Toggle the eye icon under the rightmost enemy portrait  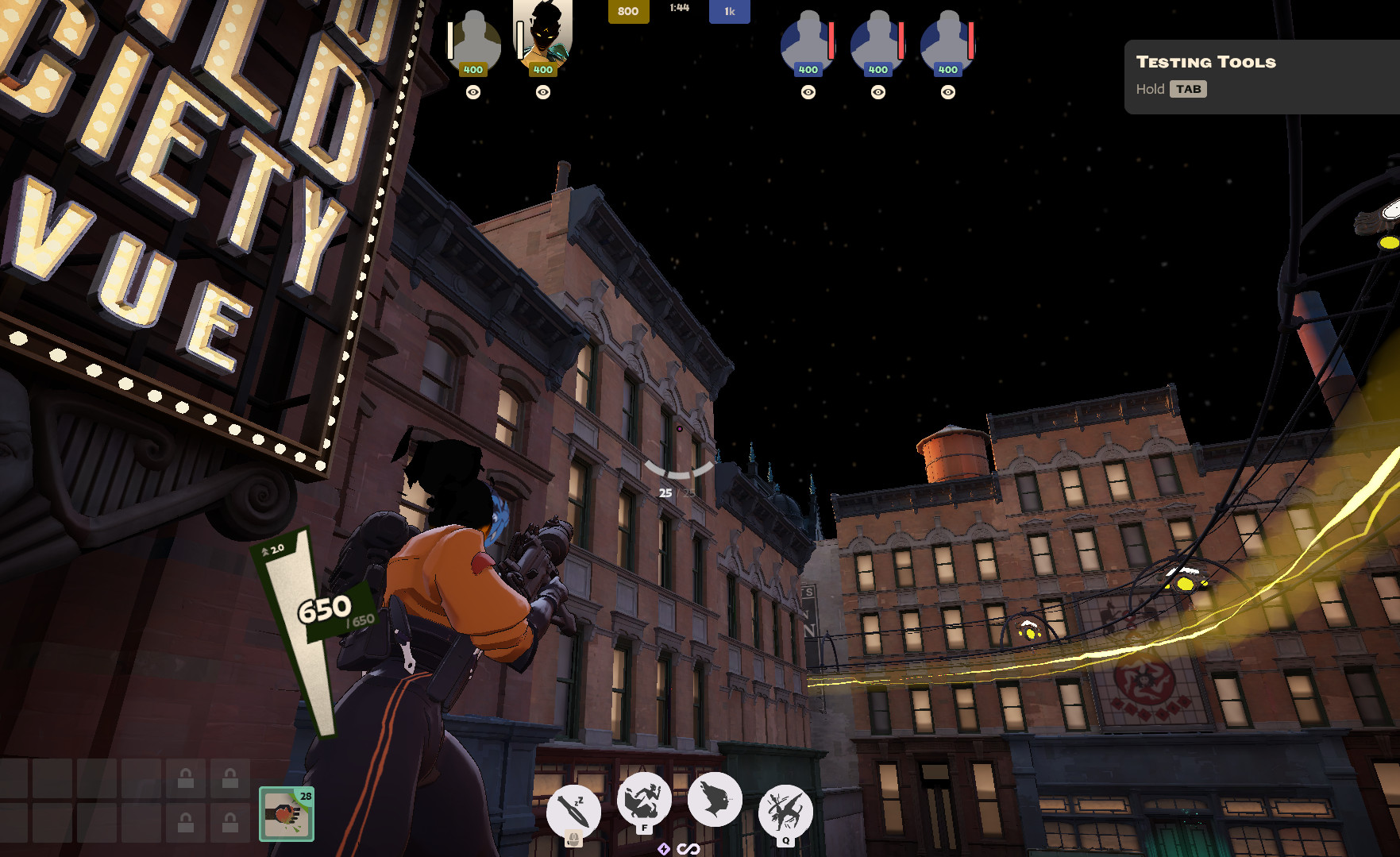tap(947, 93)
